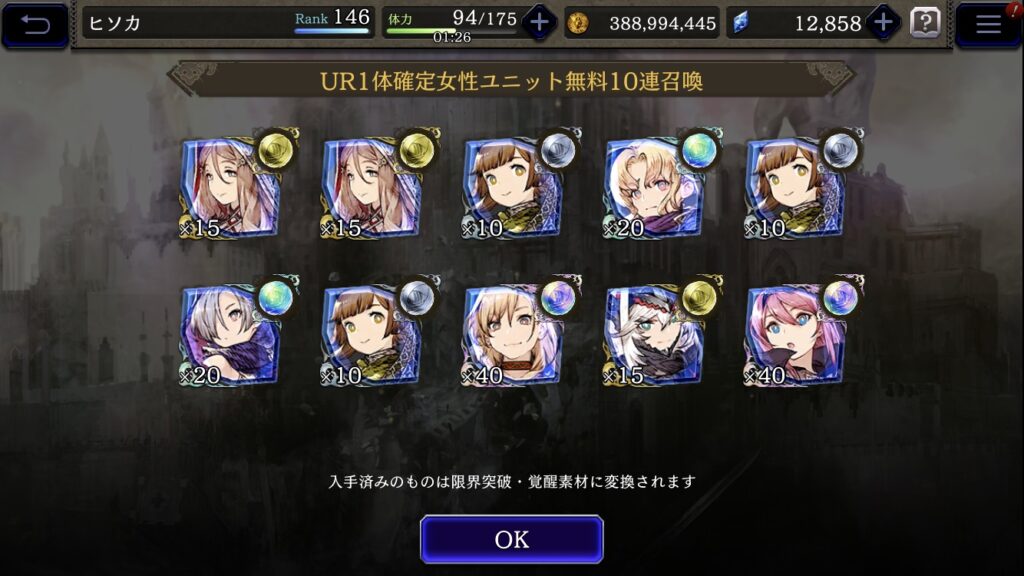Open the hamburger menu in the corner

988,25
